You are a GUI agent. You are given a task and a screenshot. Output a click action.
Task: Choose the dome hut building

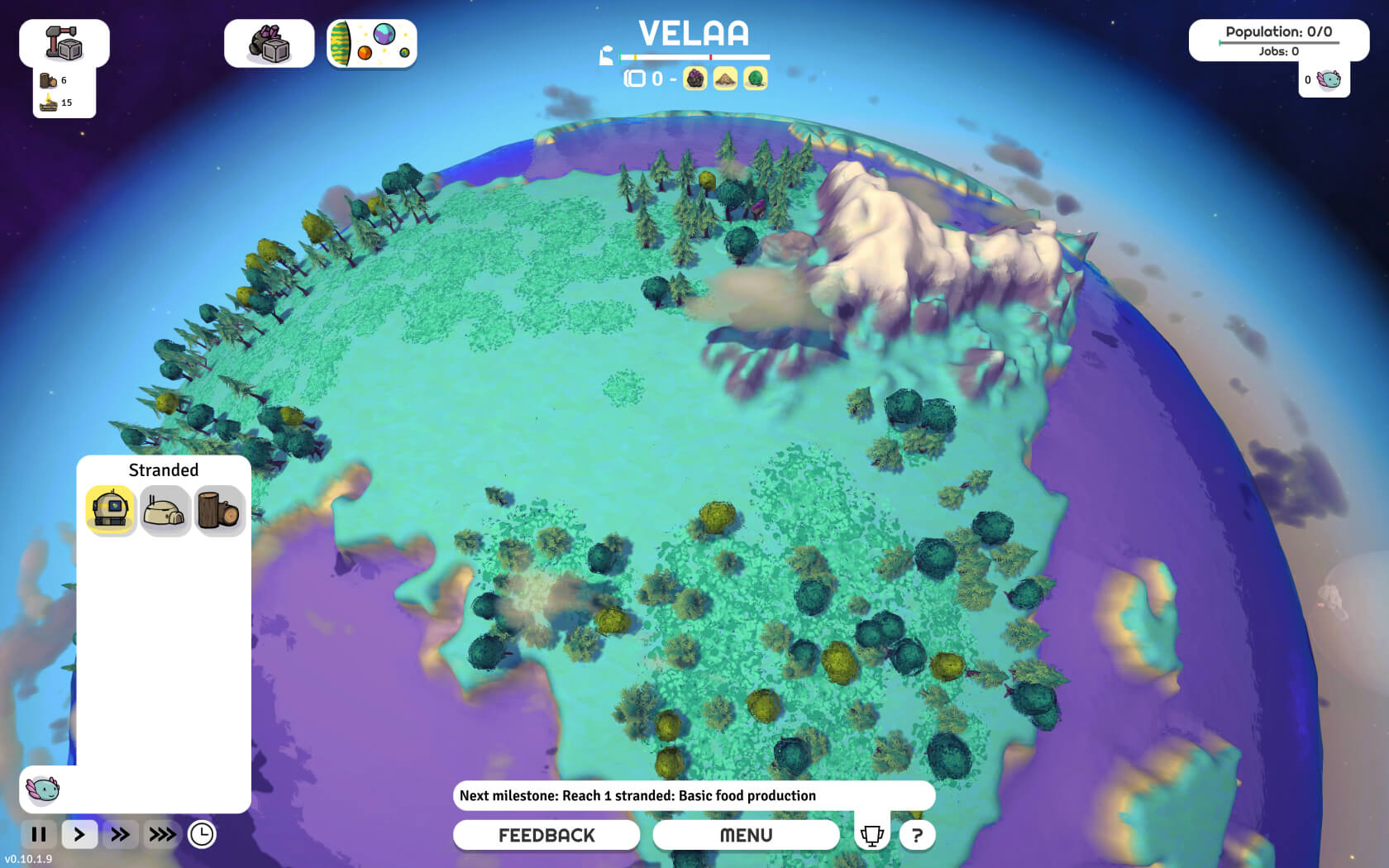click(x=165, y=511)
